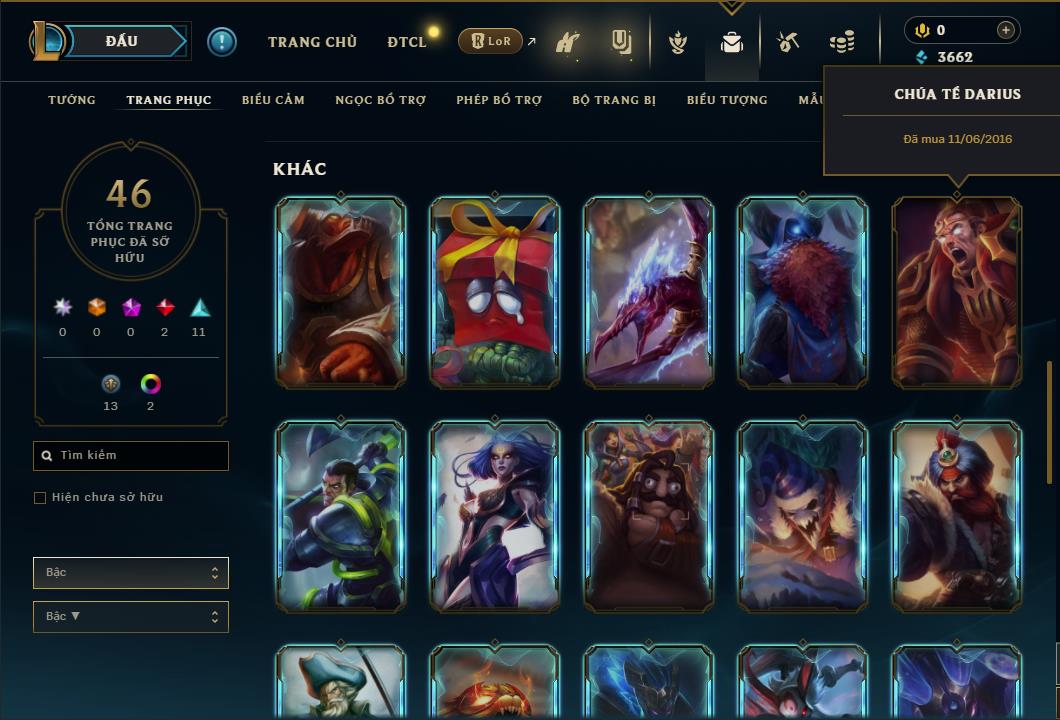Go to the ĐTCL mode page
The height and width of the screenshot is (720, 1060).
[407, 42]
